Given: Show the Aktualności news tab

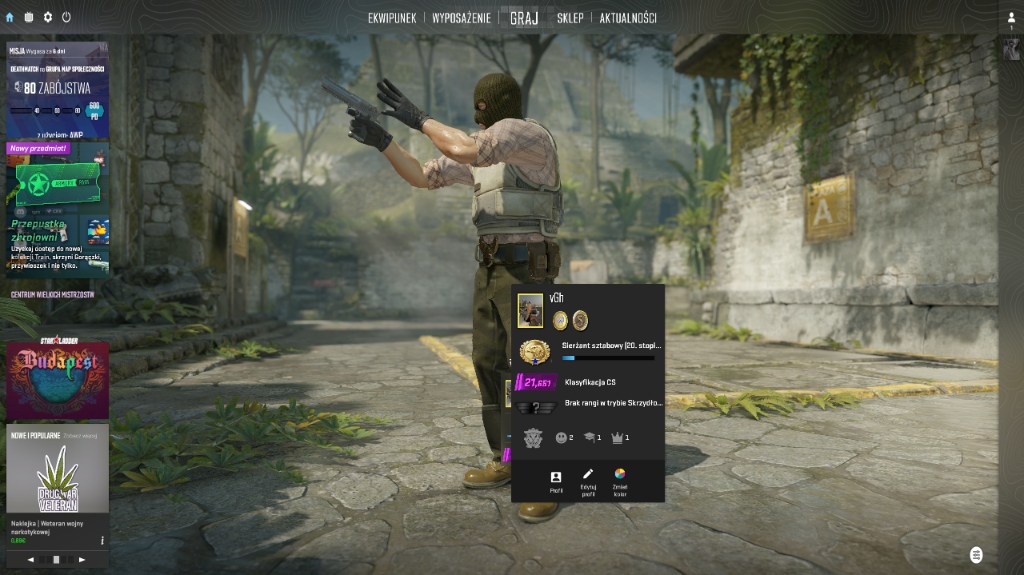Looking at the screenshot, I should click(x=627, y=18).
